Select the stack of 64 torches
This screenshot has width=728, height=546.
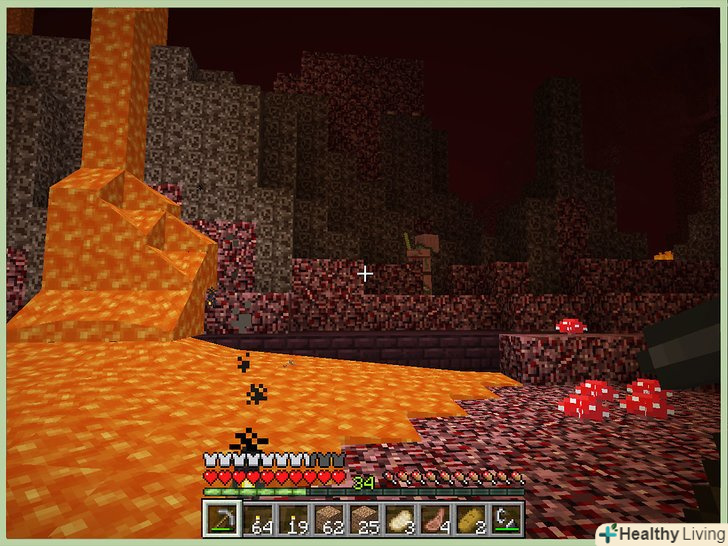point(257,518)
